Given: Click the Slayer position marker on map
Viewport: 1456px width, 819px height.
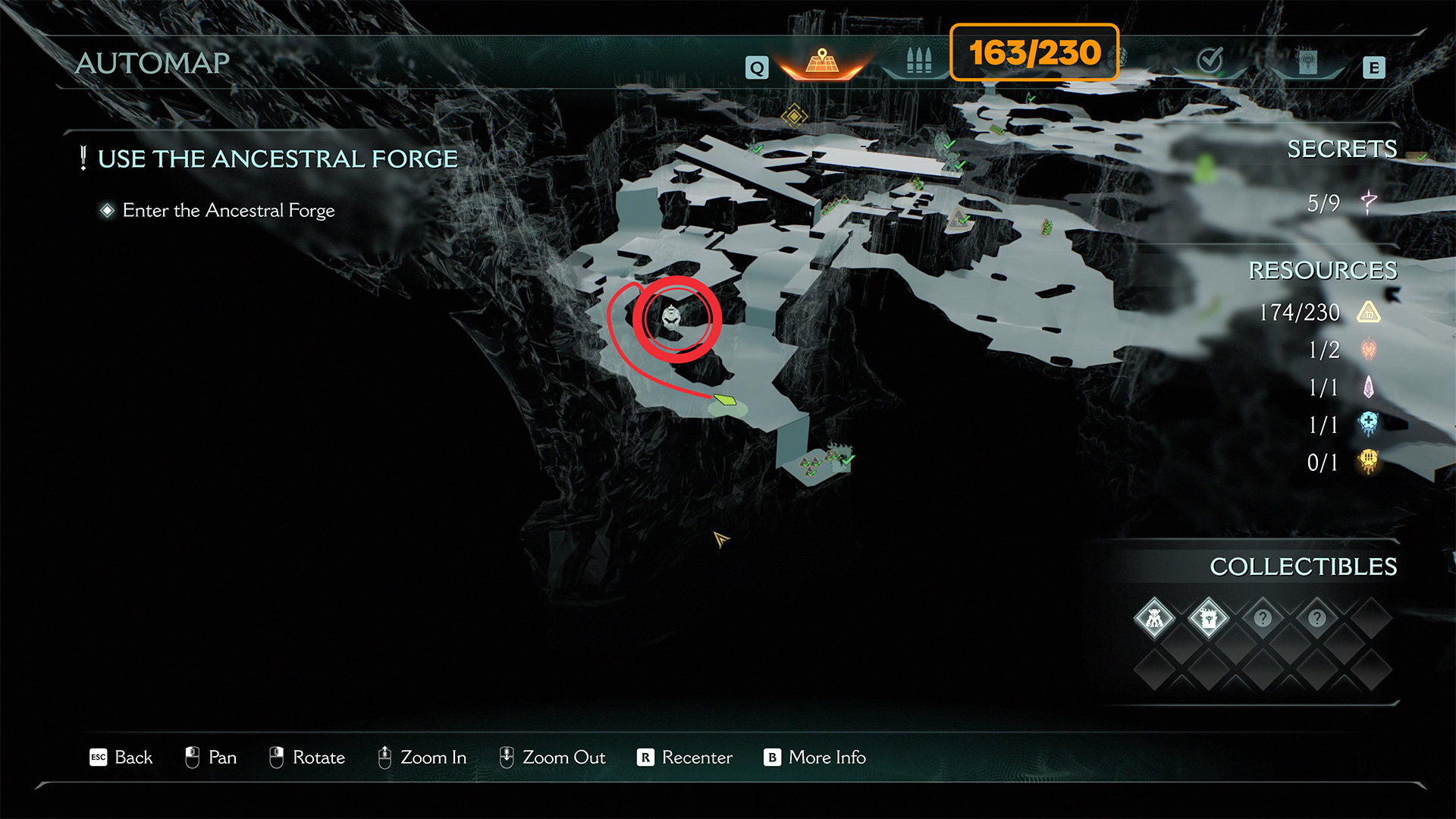Looking at the screenshot, I should tap(672, 317).
